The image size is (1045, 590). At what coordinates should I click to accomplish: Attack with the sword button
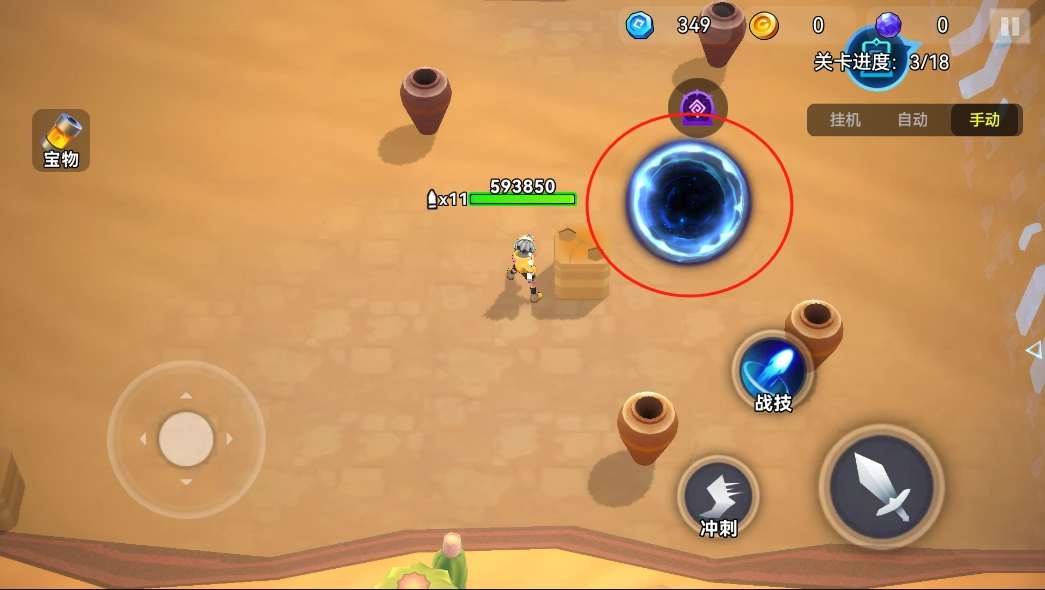(881, 487)
